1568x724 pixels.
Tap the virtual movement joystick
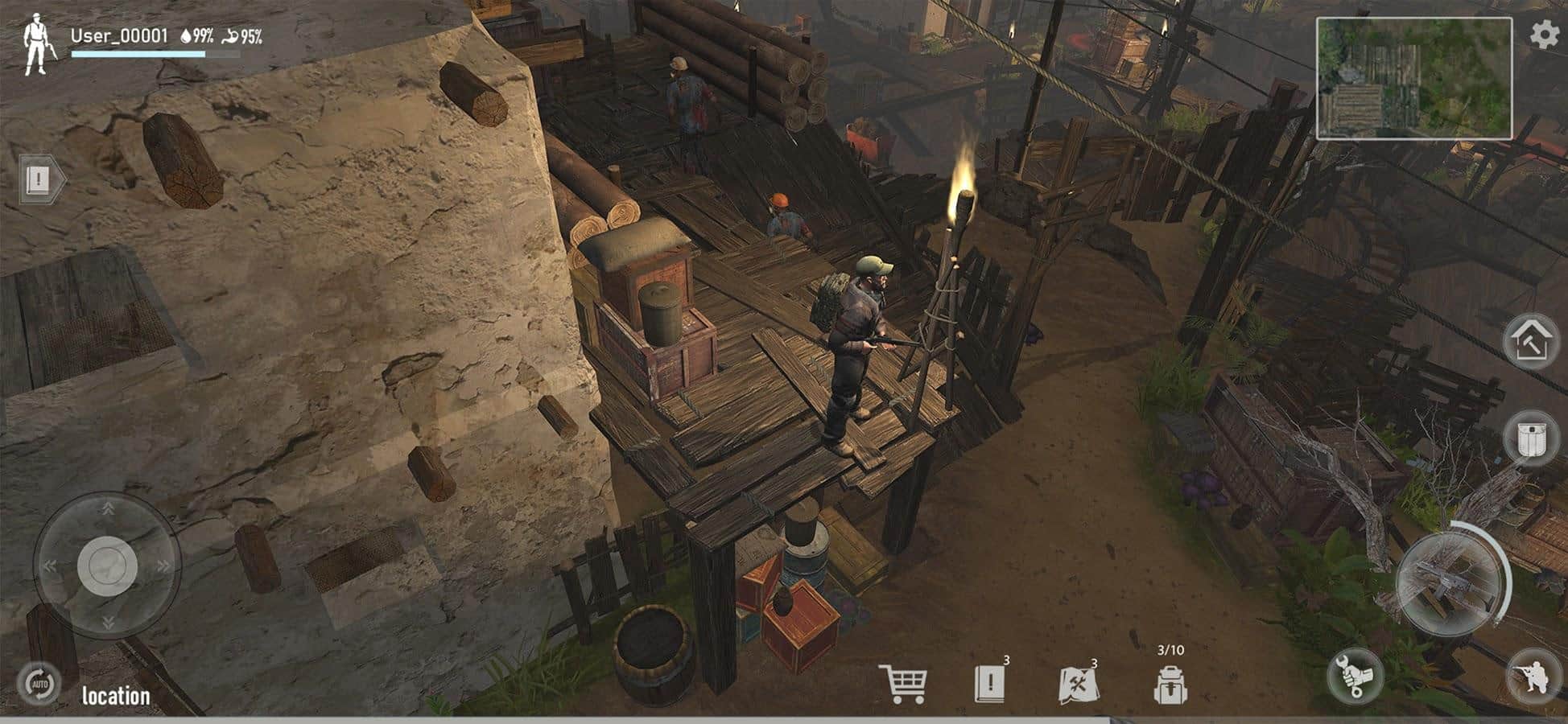[x=107, y=566]
